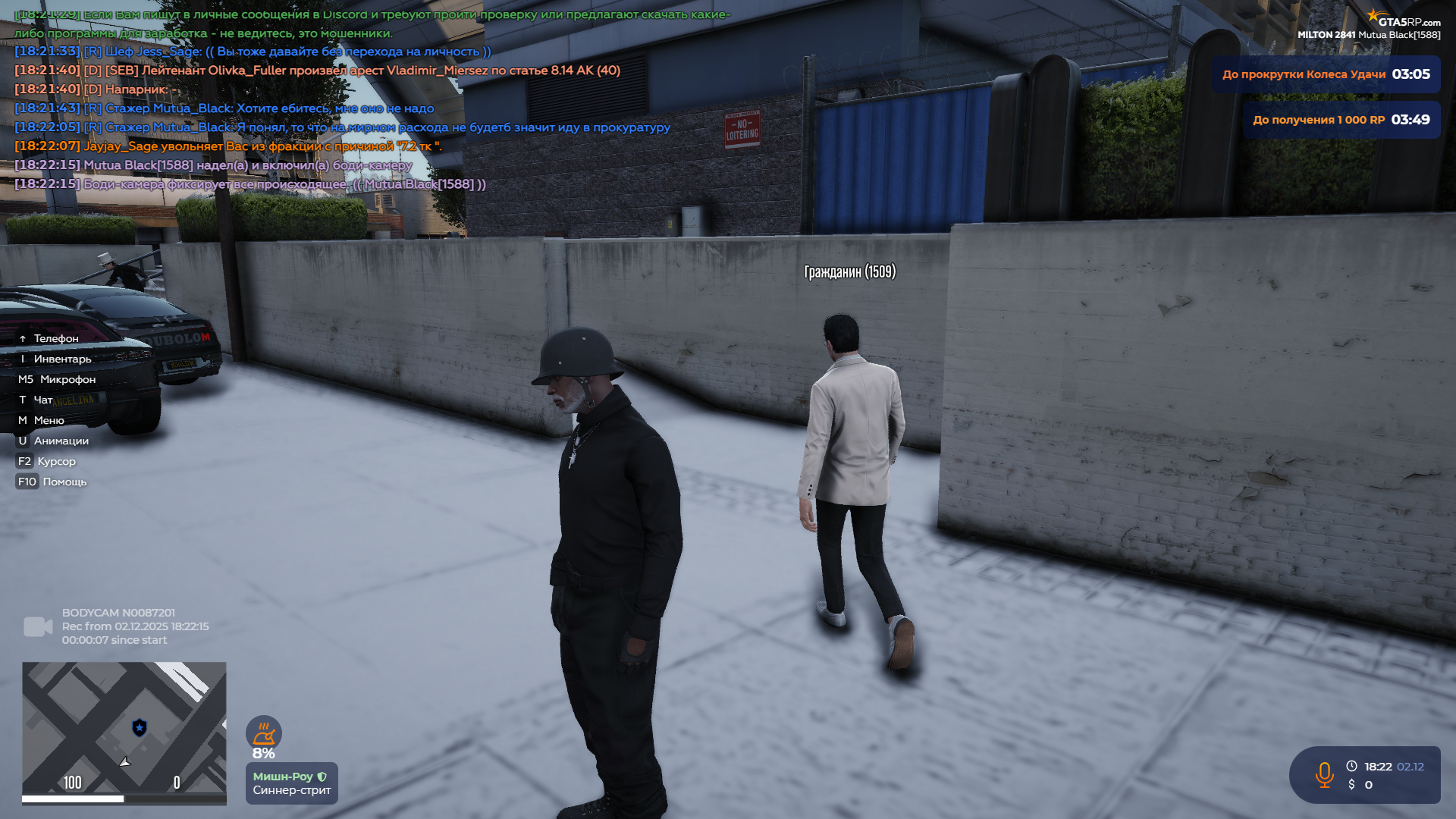Click the bodycam recording icon

39,626
